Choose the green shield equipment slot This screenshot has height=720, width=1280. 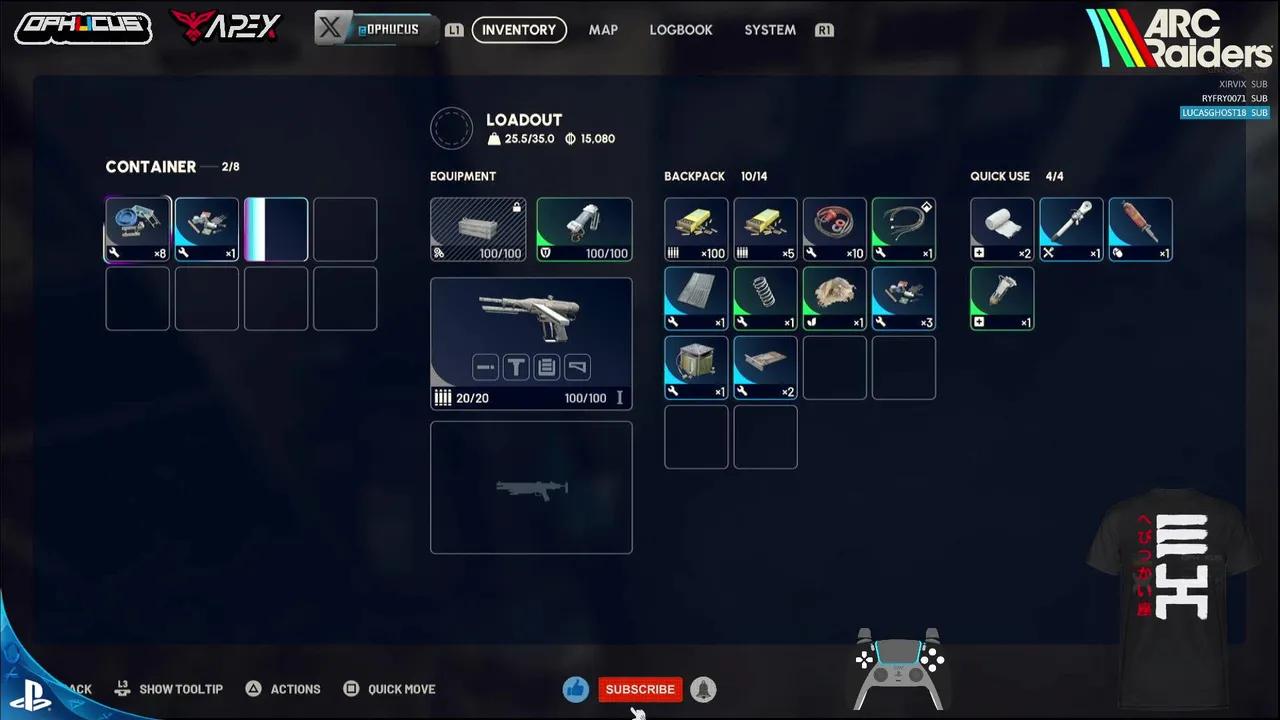coord(584,229)
